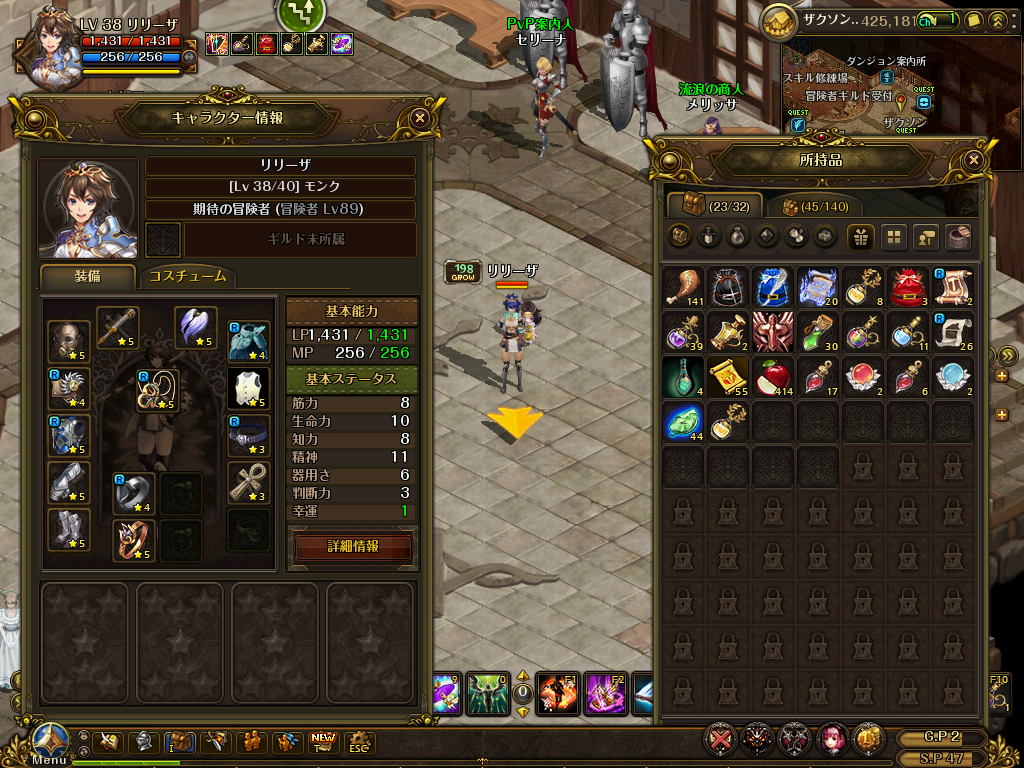Click the gift box filter button
This screenshot has width=1024, height=768.
click(859, 237)
